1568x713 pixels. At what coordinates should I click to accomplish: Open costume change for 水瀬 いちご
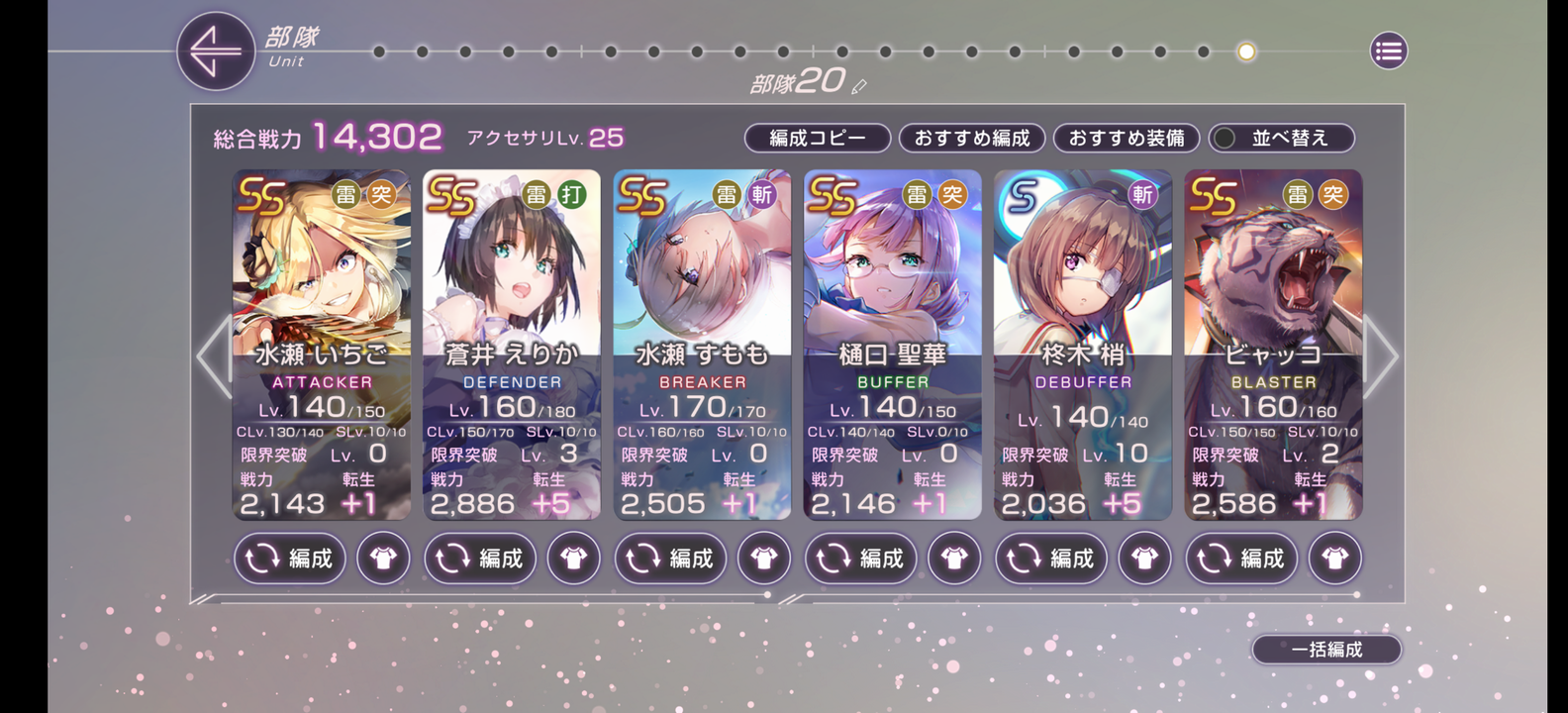coord(383,559)
